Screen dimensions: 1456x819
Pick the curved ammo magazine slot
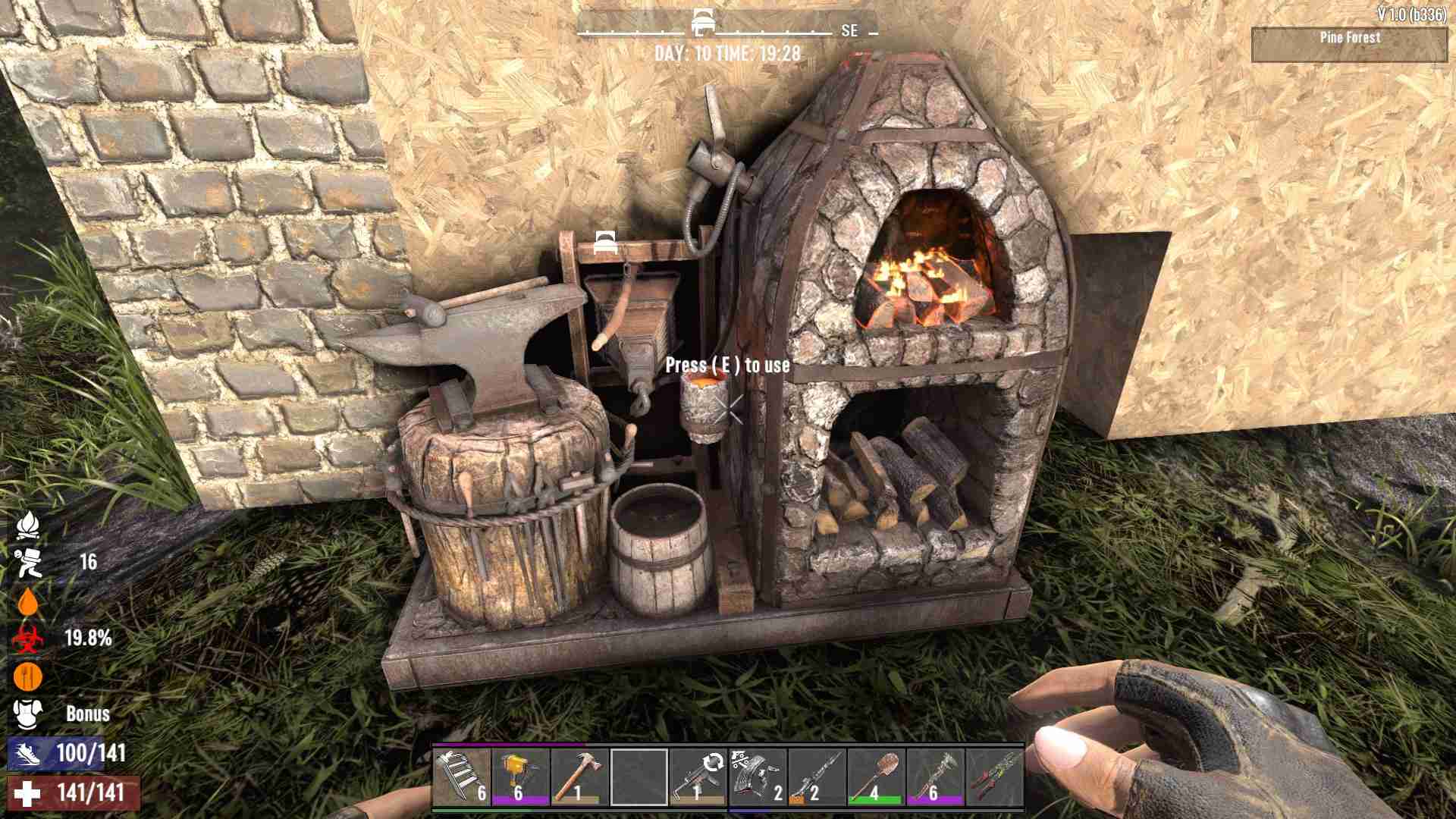click(758, 777)
